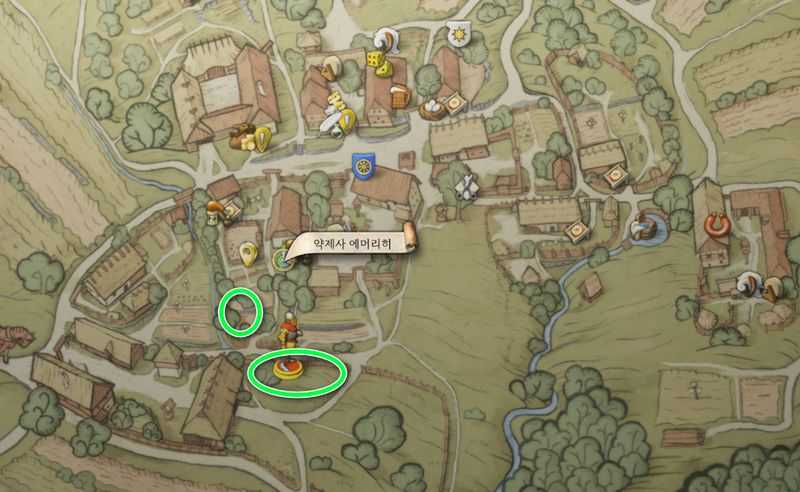Choose the helmet armourer marker
The height and width of the screenshot is (492, 800).
(x=383, y=40)
